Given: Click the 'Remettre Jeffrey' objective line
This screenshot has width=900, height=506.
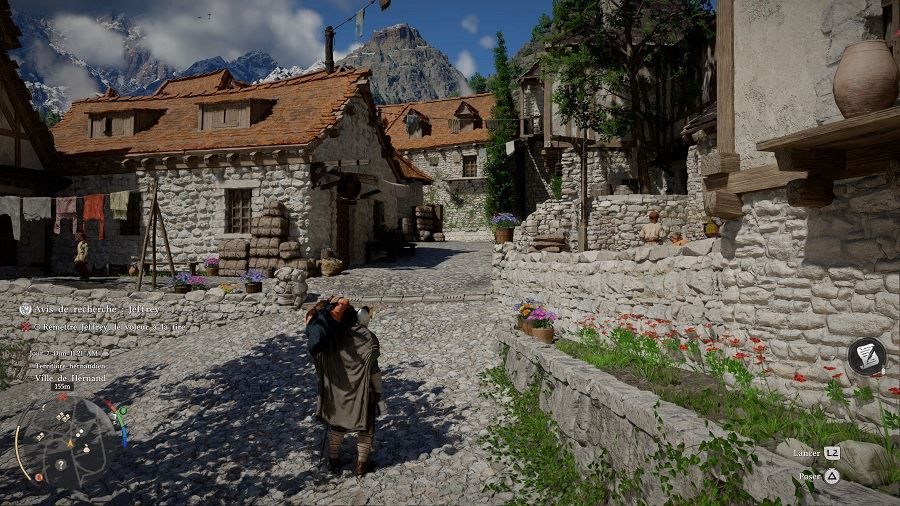Looking at the screenshot, I should [x=110, y=327].
